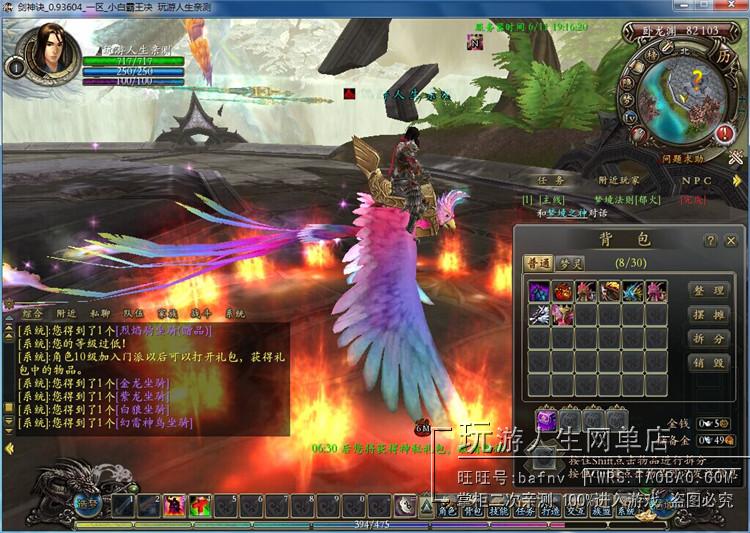Switch chat to the 私聊 channel
750x533 pixels.
[x=97, y=314]
